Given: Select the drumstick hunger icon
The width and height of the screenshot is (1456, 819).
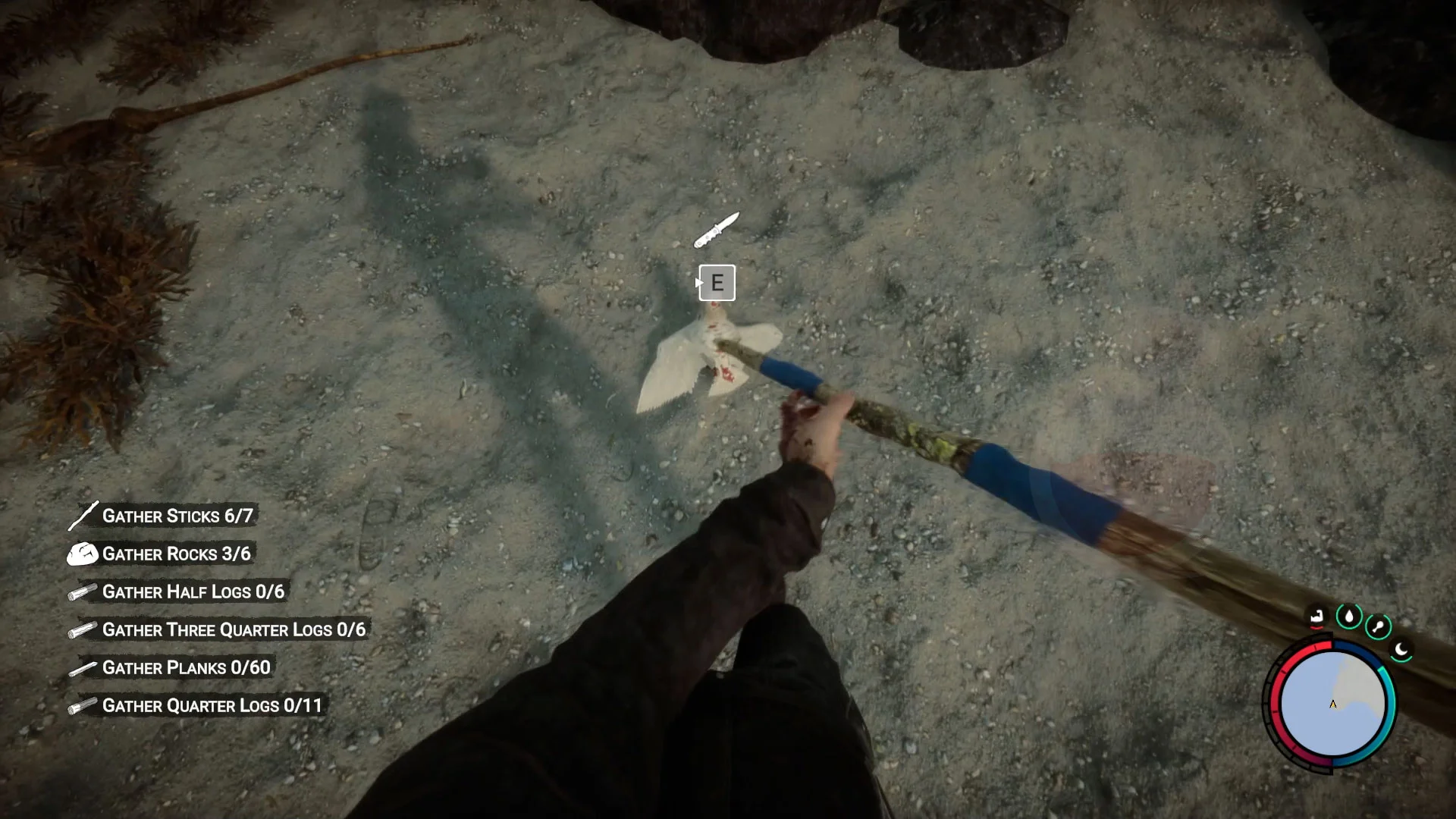Looking at the screenshot, I should pyautogui.click(x=1378, y=627).
